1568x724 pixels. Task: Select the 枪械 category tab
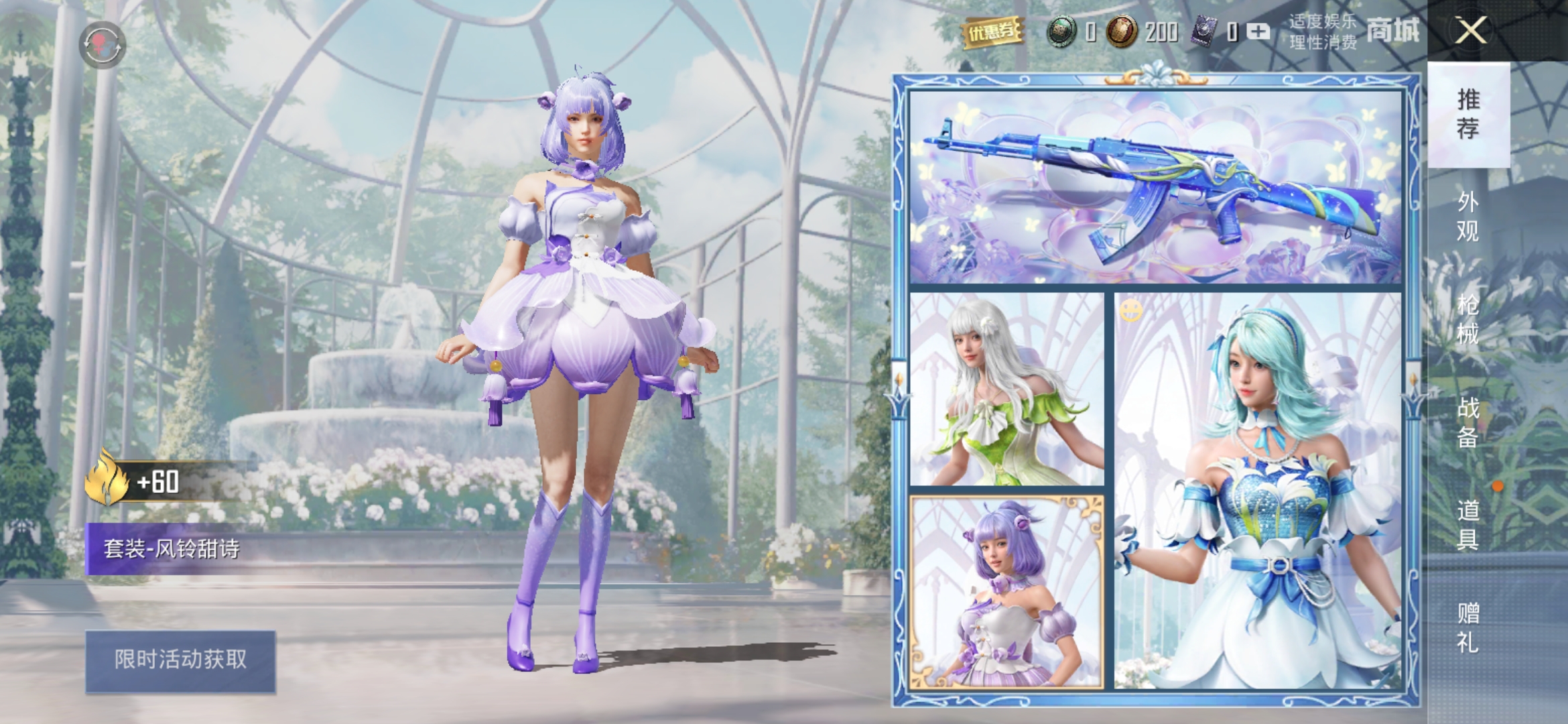[1467, 318]
